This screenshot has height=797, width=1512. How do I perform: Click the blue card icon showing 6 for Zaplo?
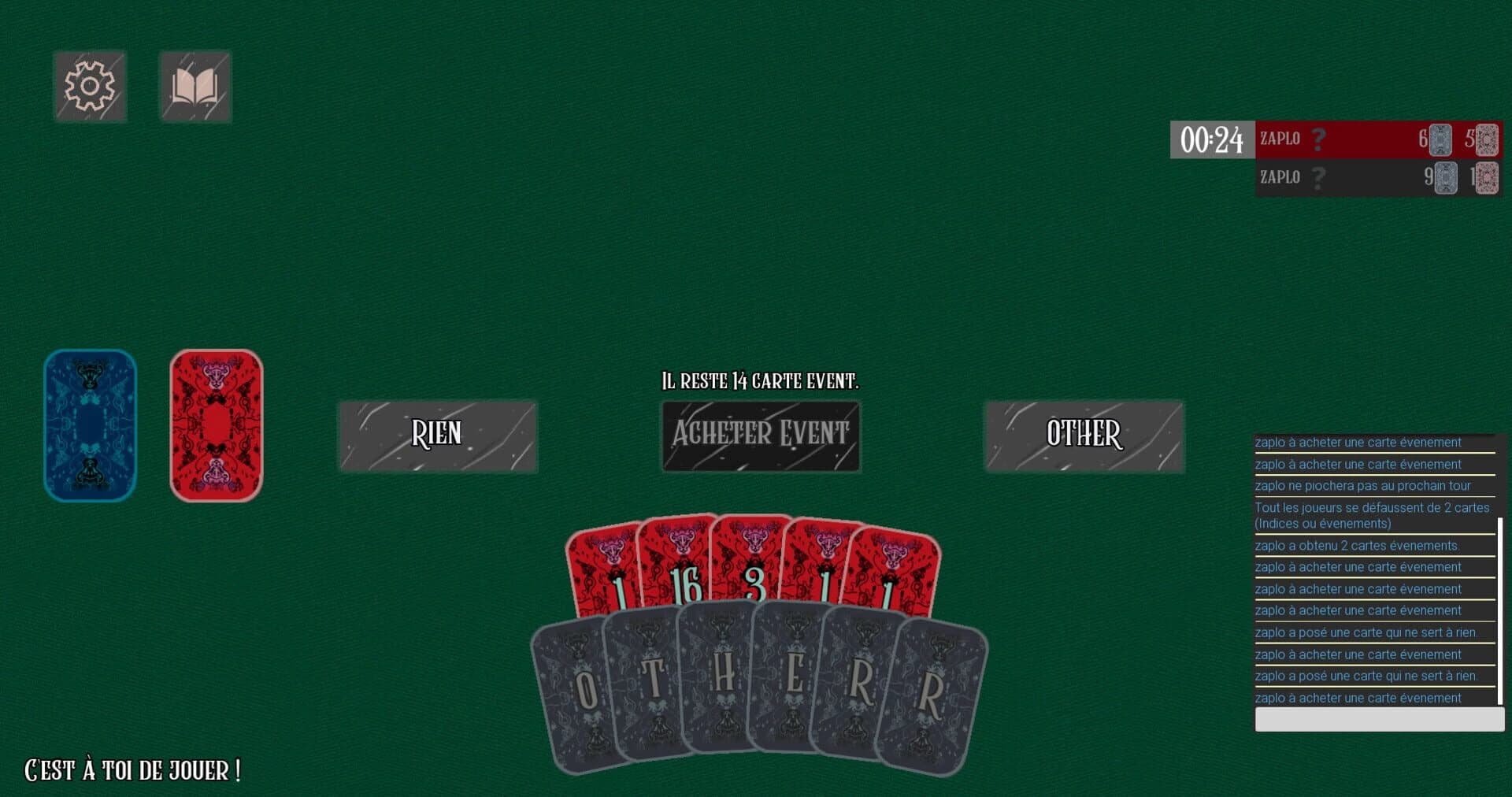pyautogui.click(x=1440, y=139)
